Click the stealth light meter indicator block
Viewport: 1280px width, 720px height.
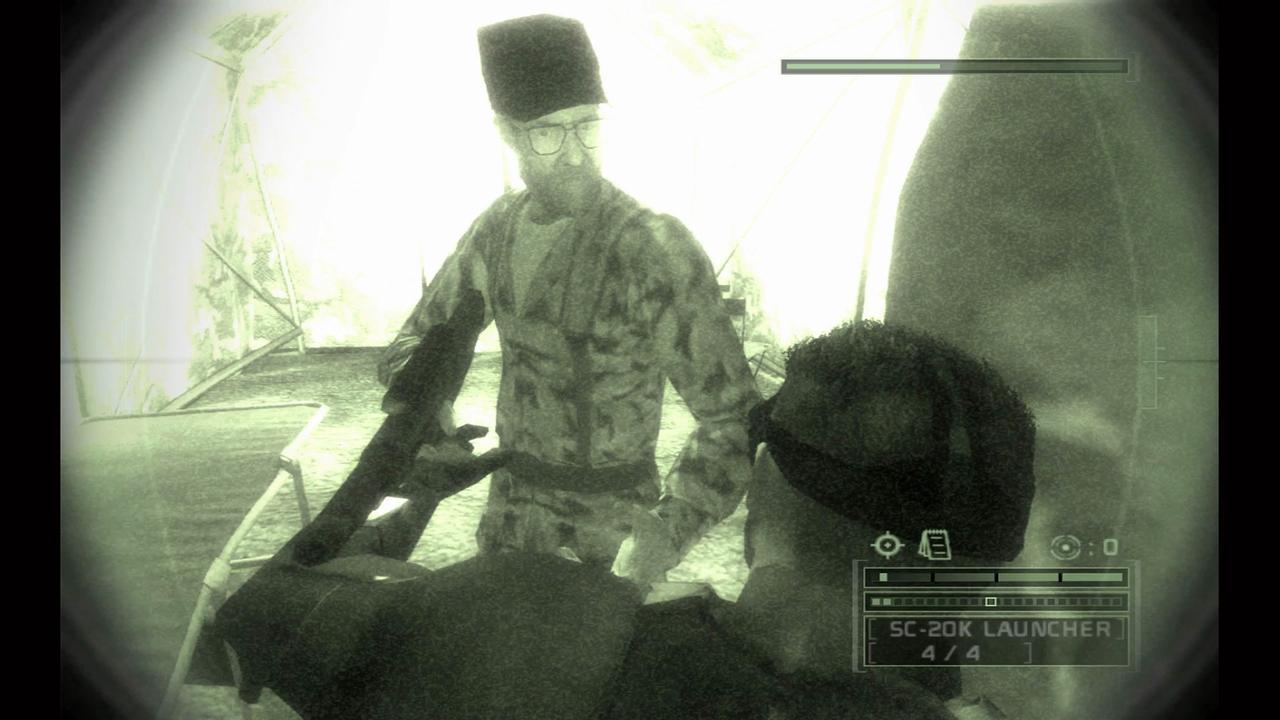coord(882,575)
